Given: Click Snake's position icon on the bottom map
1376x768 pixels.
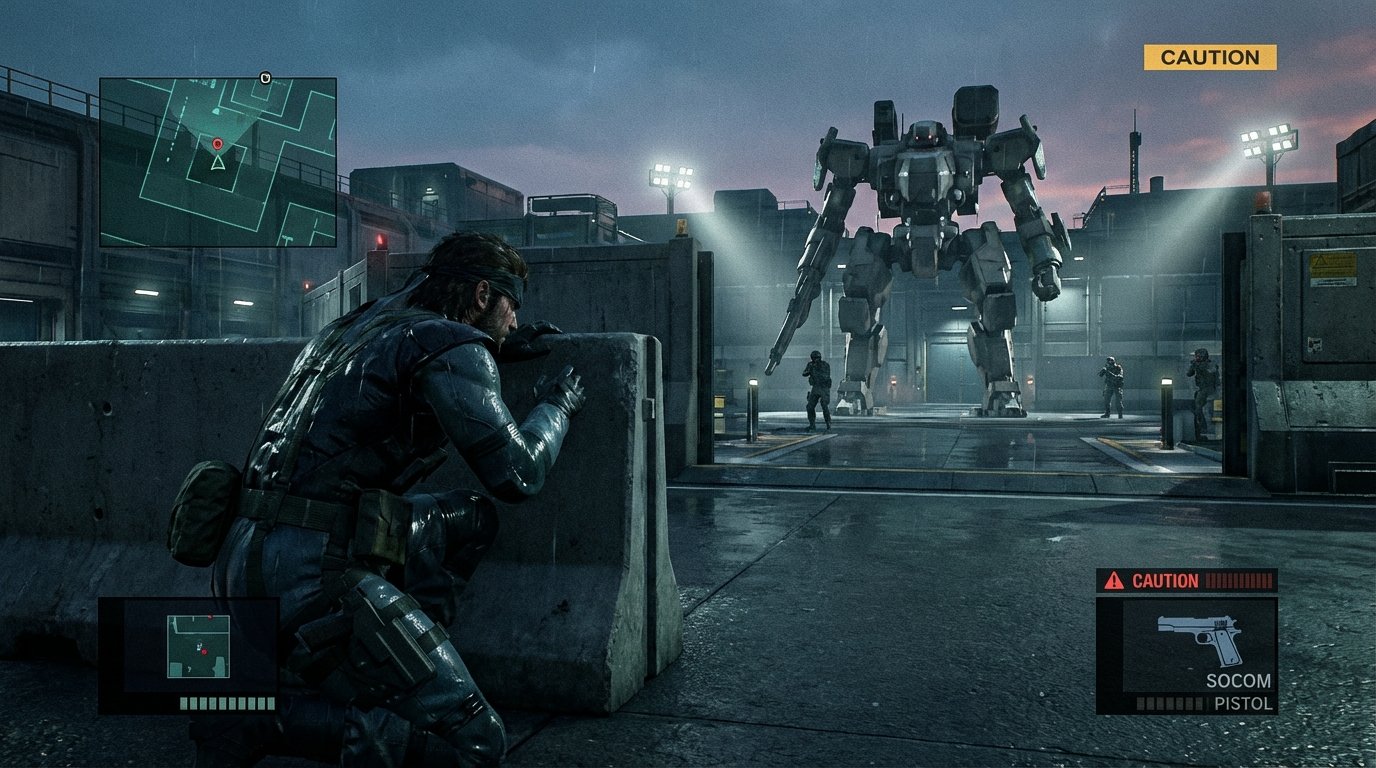Looking at the screenshot, I should click(199, 647).
